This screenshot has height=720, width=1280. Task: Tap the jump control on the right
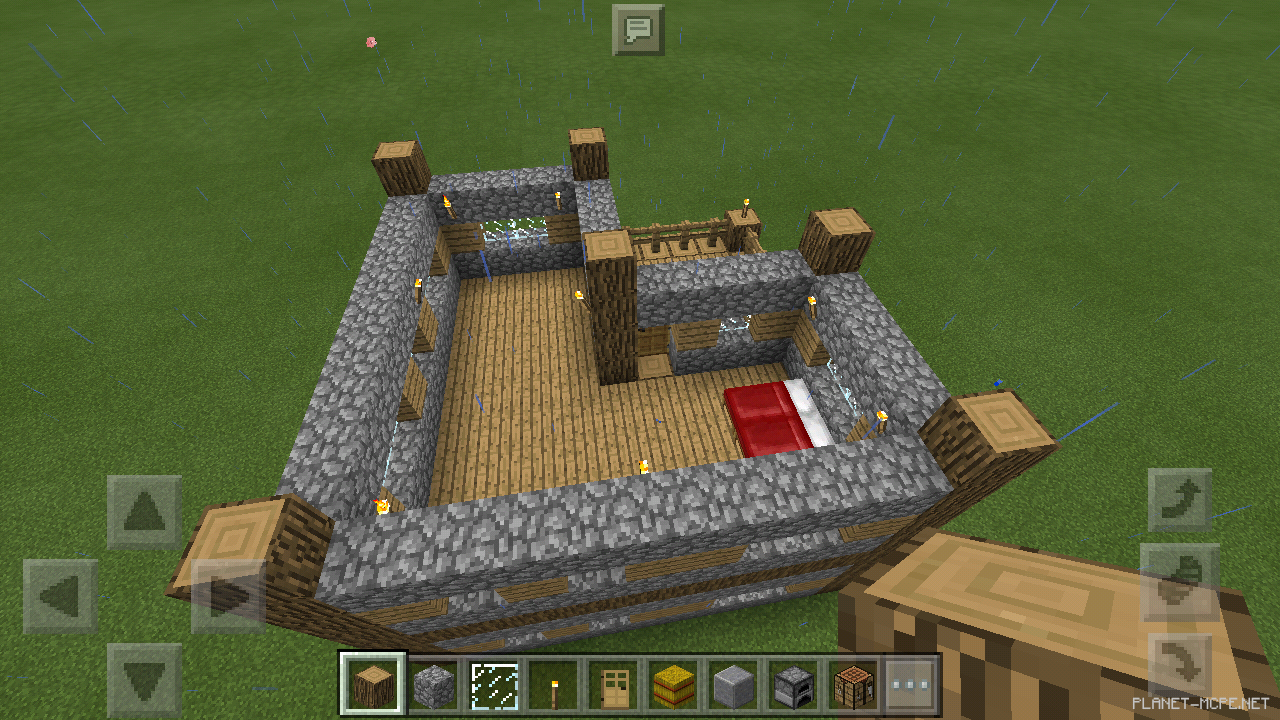pos(1180,578)
